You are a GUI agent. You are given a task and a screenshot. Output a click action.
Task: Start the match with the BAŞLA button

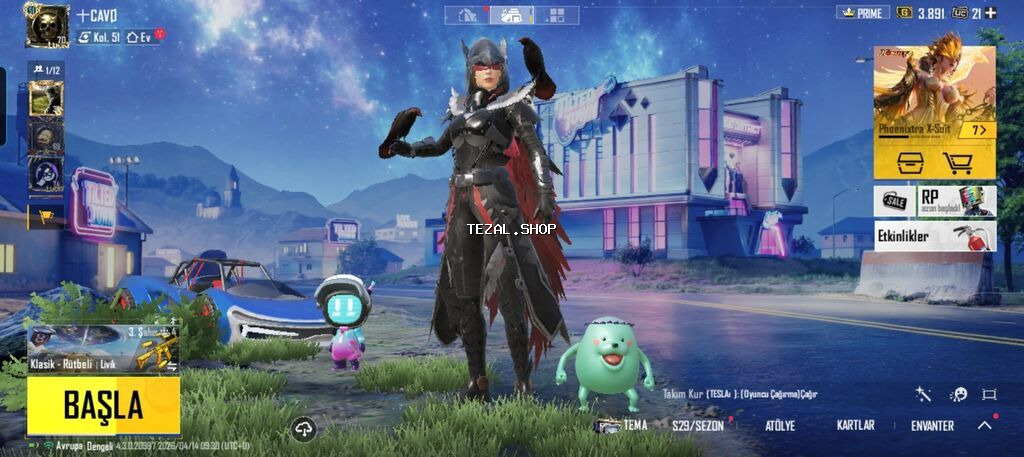point(103,405)
